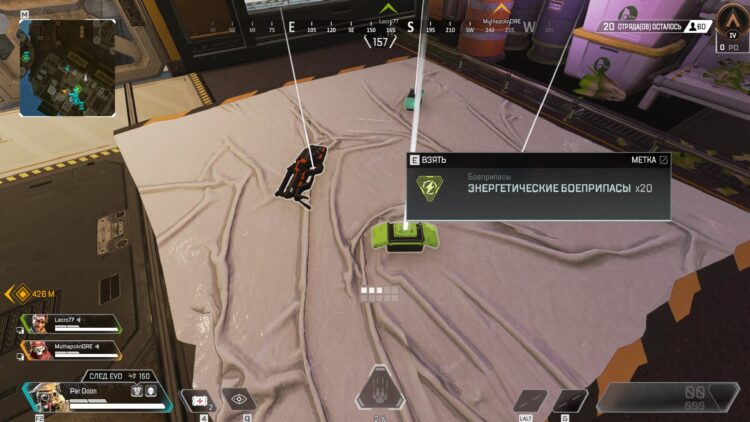Image resolution: width=750 pixels, height=422 pixels.
Task: Select teammate Lecro77's status card
Action: 70,325
